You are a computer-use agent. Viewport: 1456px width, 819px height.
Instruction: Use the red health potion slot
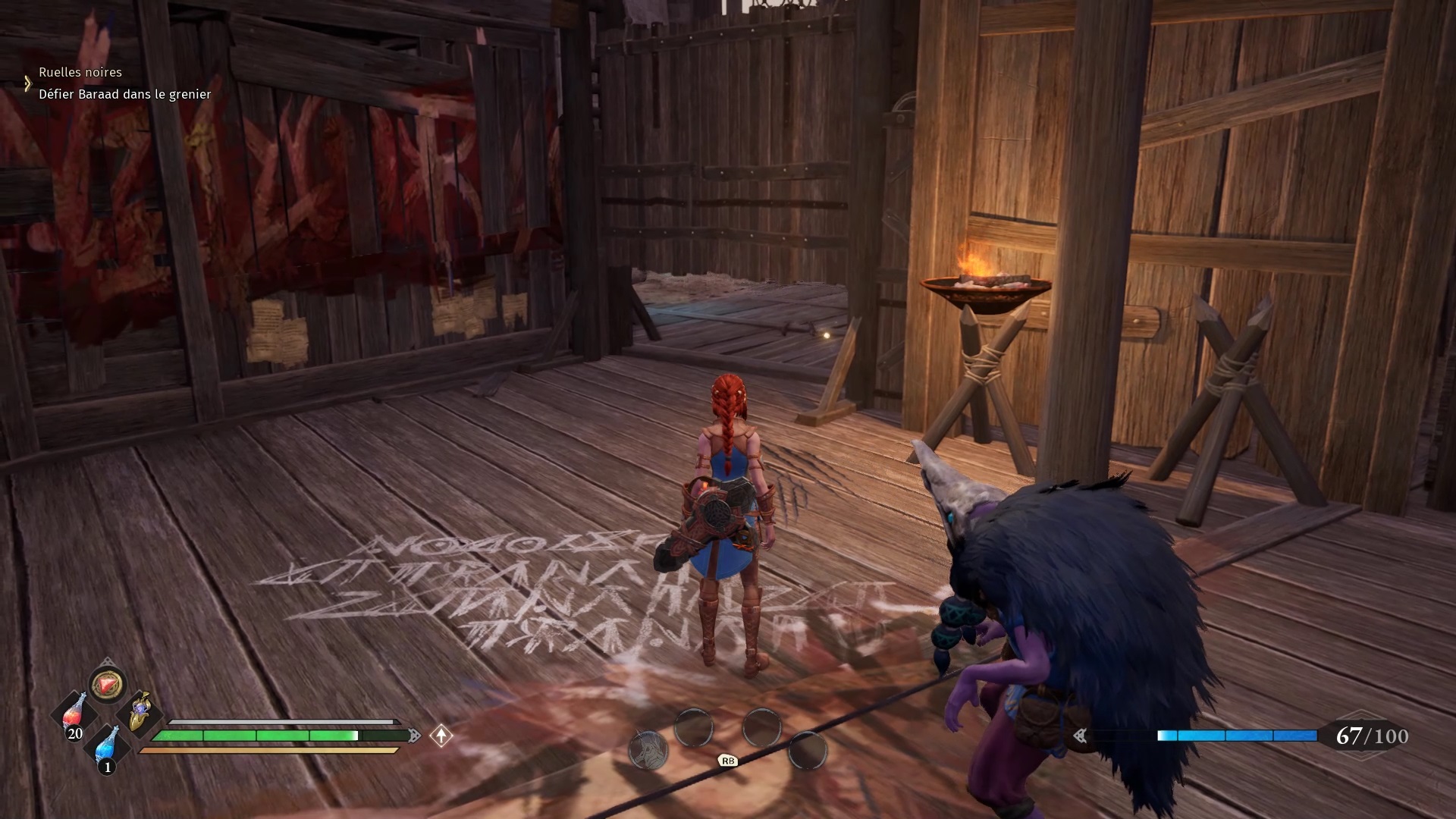tap(74, 713)
